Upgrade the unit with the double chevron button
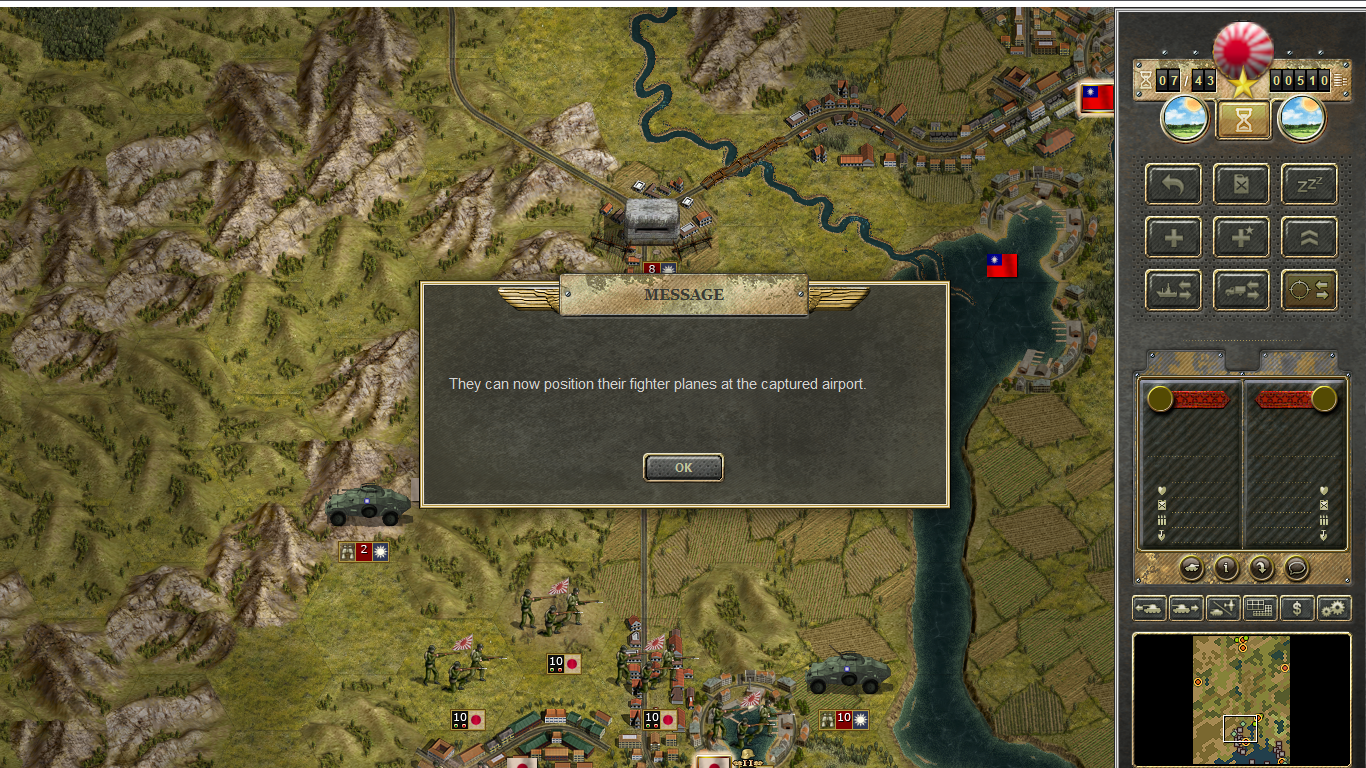The width and height of the screenshot is (1366, 768). [1309, 237]
